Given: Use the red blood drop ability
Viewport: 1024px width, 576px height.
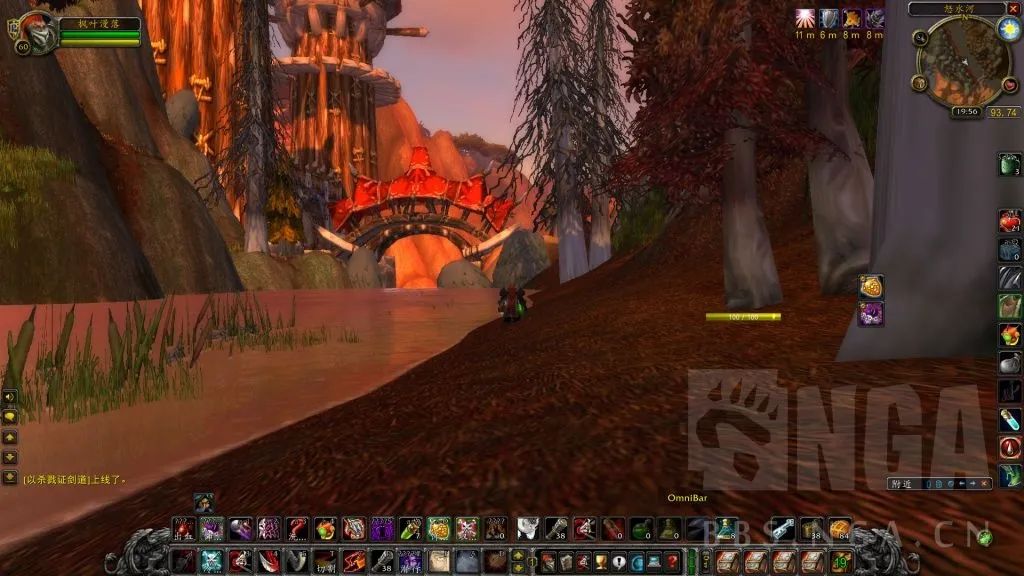Looking at the screenshot, I should [x=1009, y=447].
